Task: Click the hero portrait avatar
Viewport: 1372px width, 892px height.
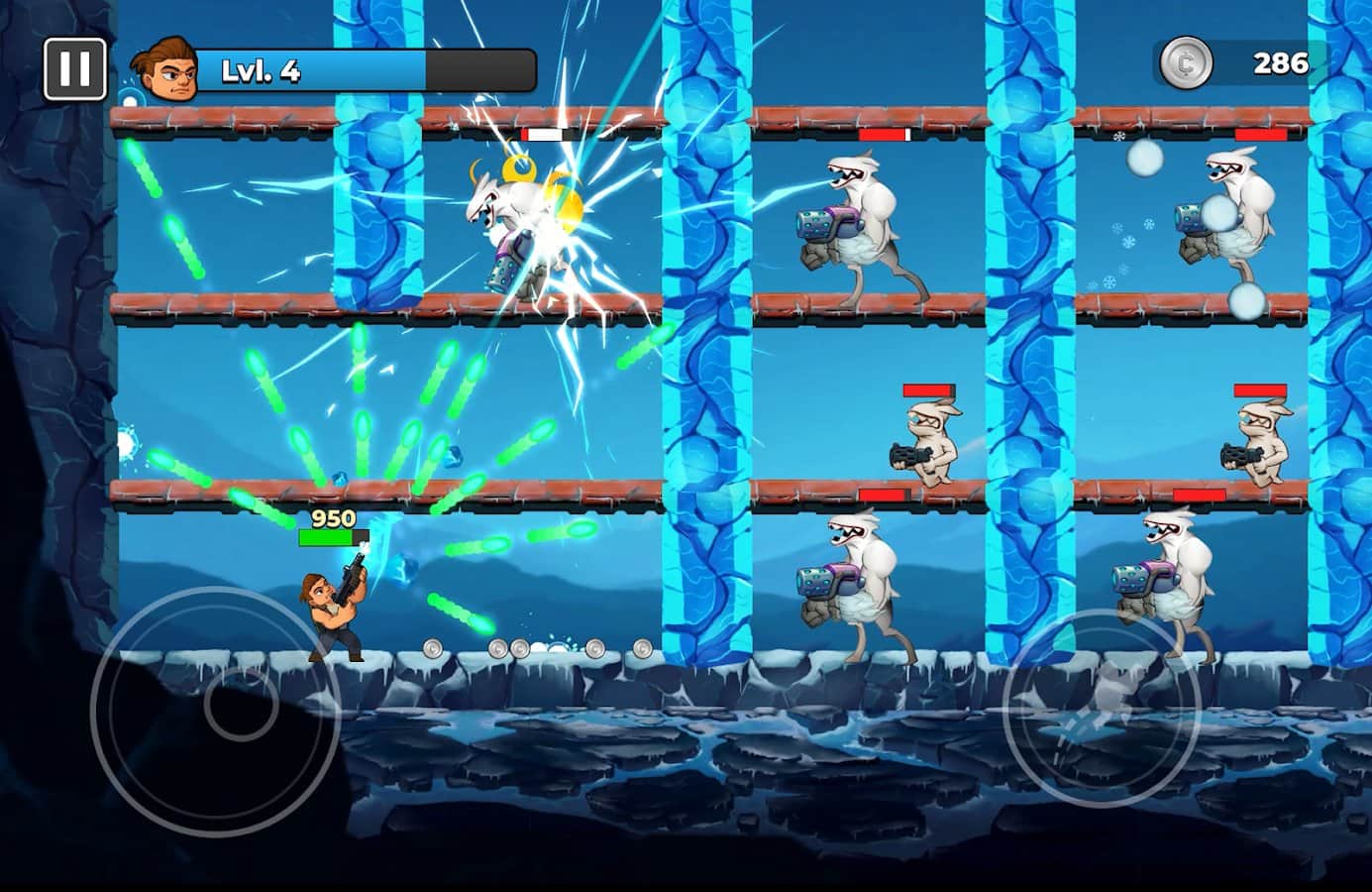Action: pos(164,68)
